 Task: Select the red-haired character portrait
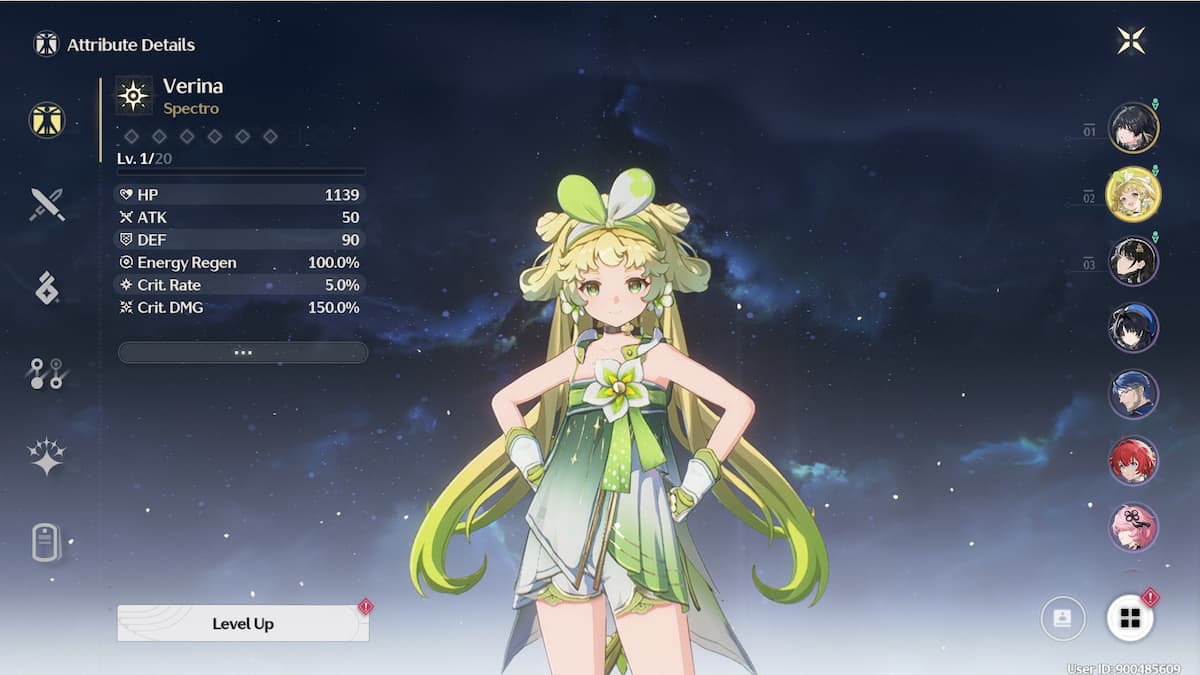click(1133, 461)
